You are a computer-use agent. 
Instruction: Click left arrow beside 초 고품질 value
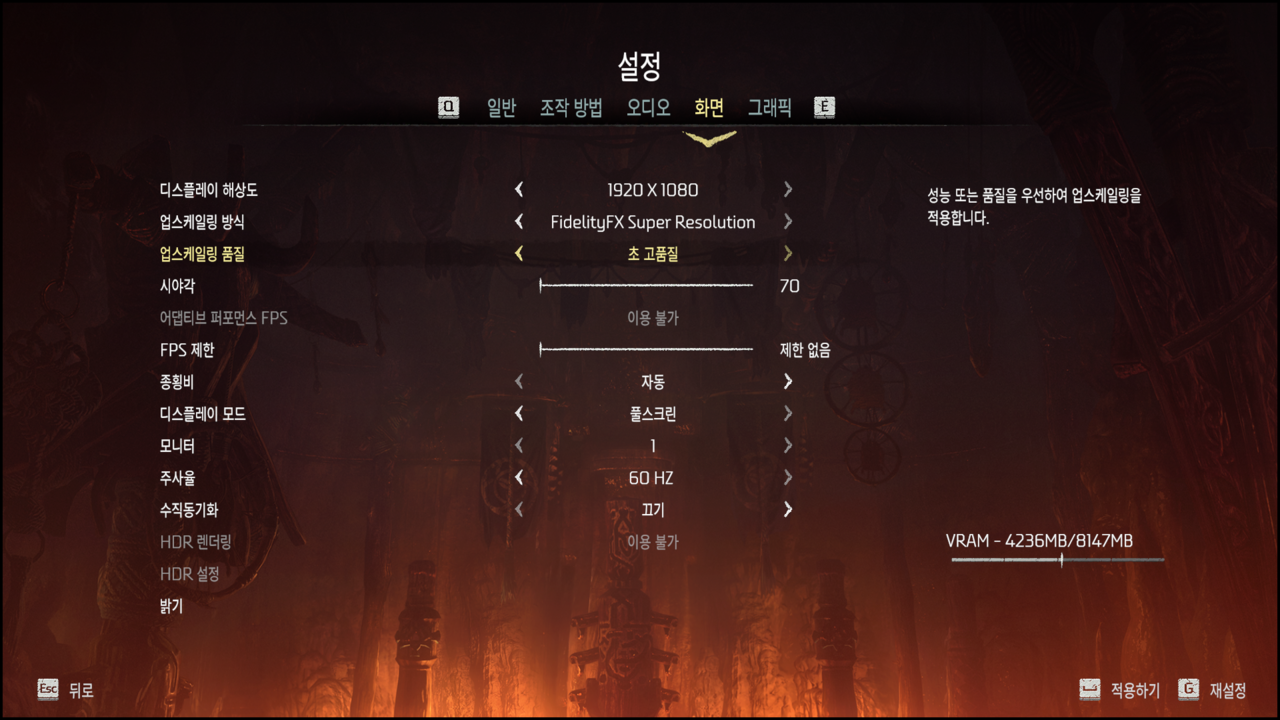pyautogui.click(x=519, y=254)
